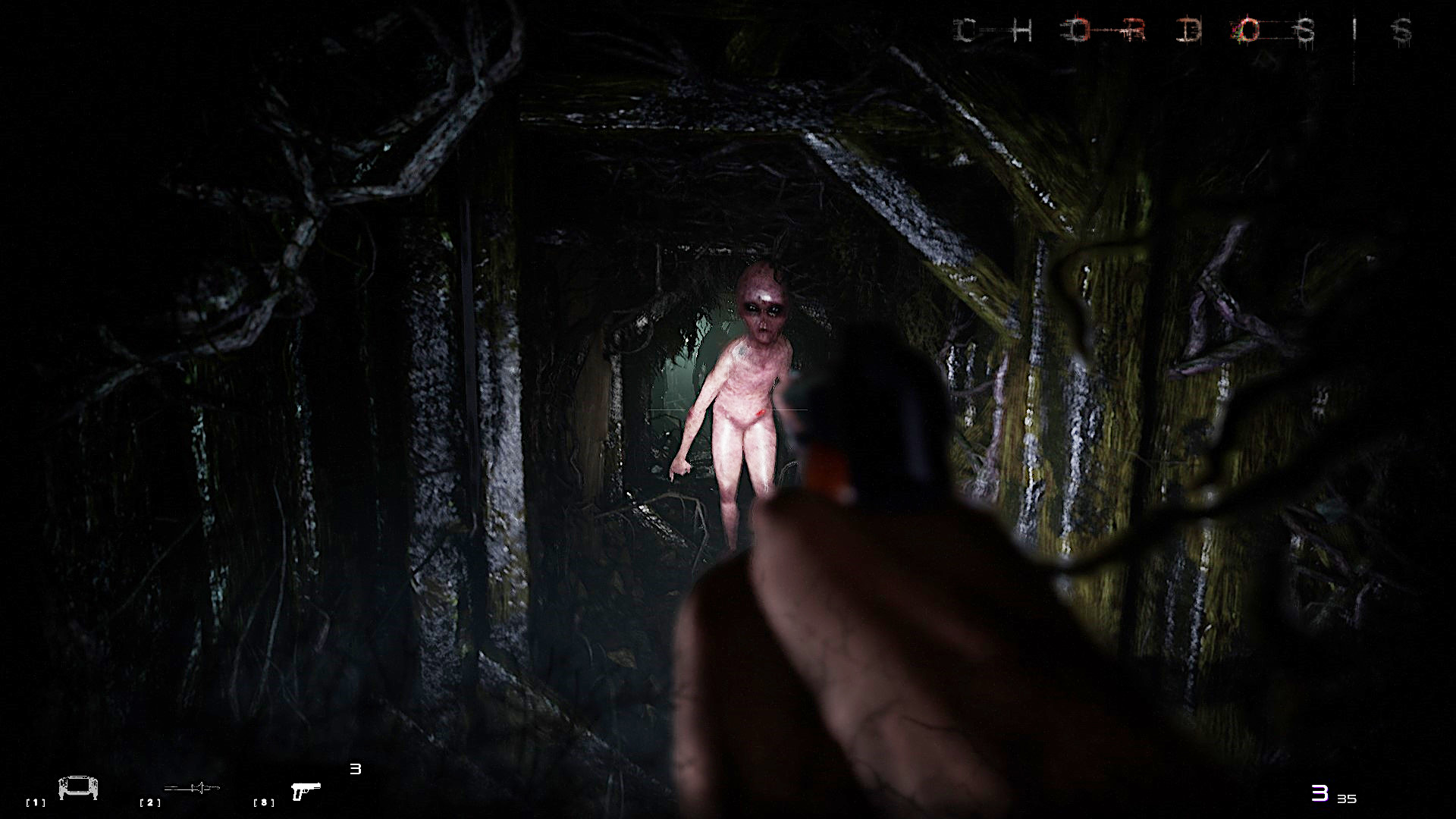Viewport: 1456px width, 819px height.
Task: Equip the syringe item slot
Action: coord(192,789)
